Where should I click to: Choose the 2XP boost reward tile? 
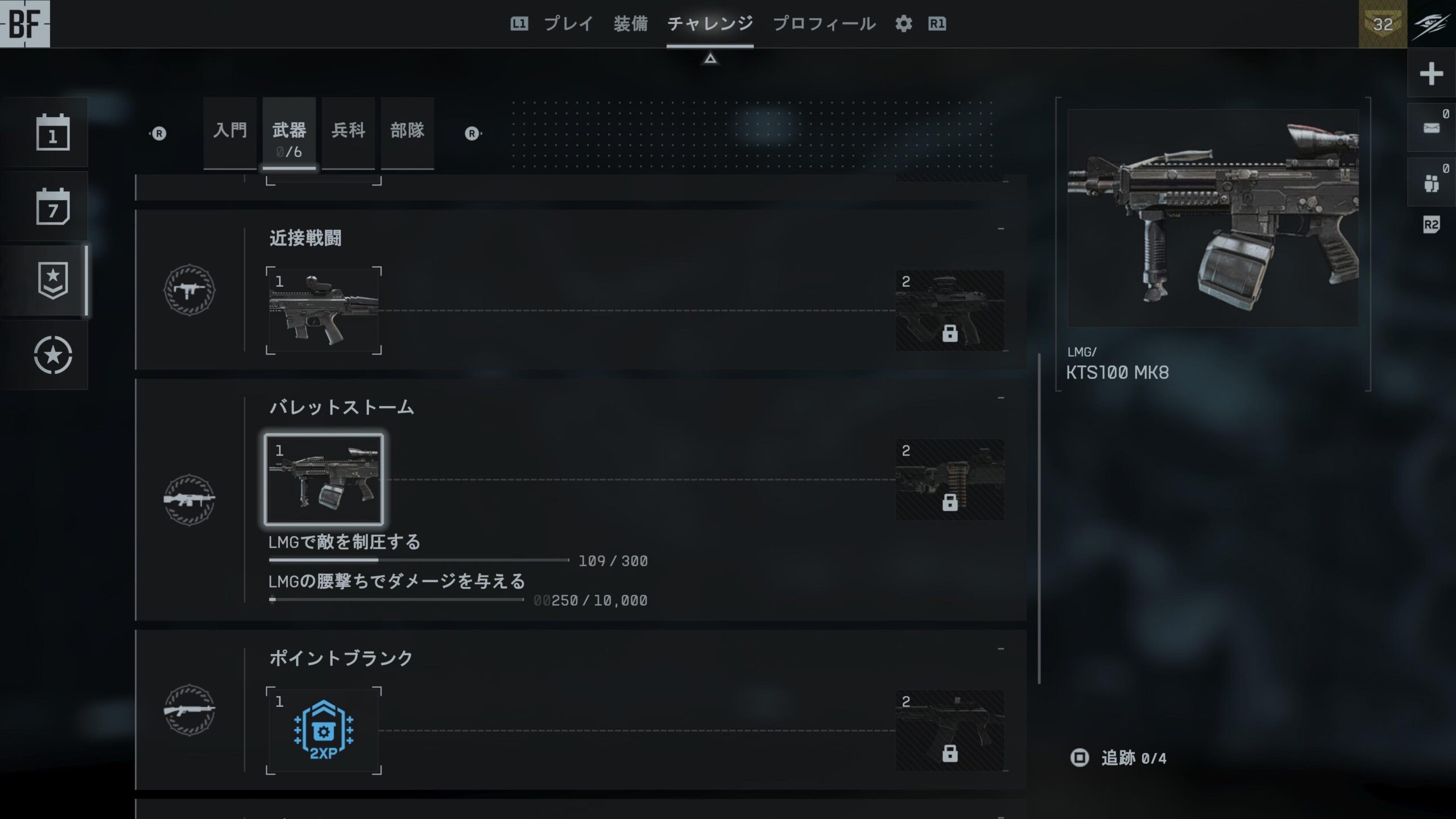[324, 730]
